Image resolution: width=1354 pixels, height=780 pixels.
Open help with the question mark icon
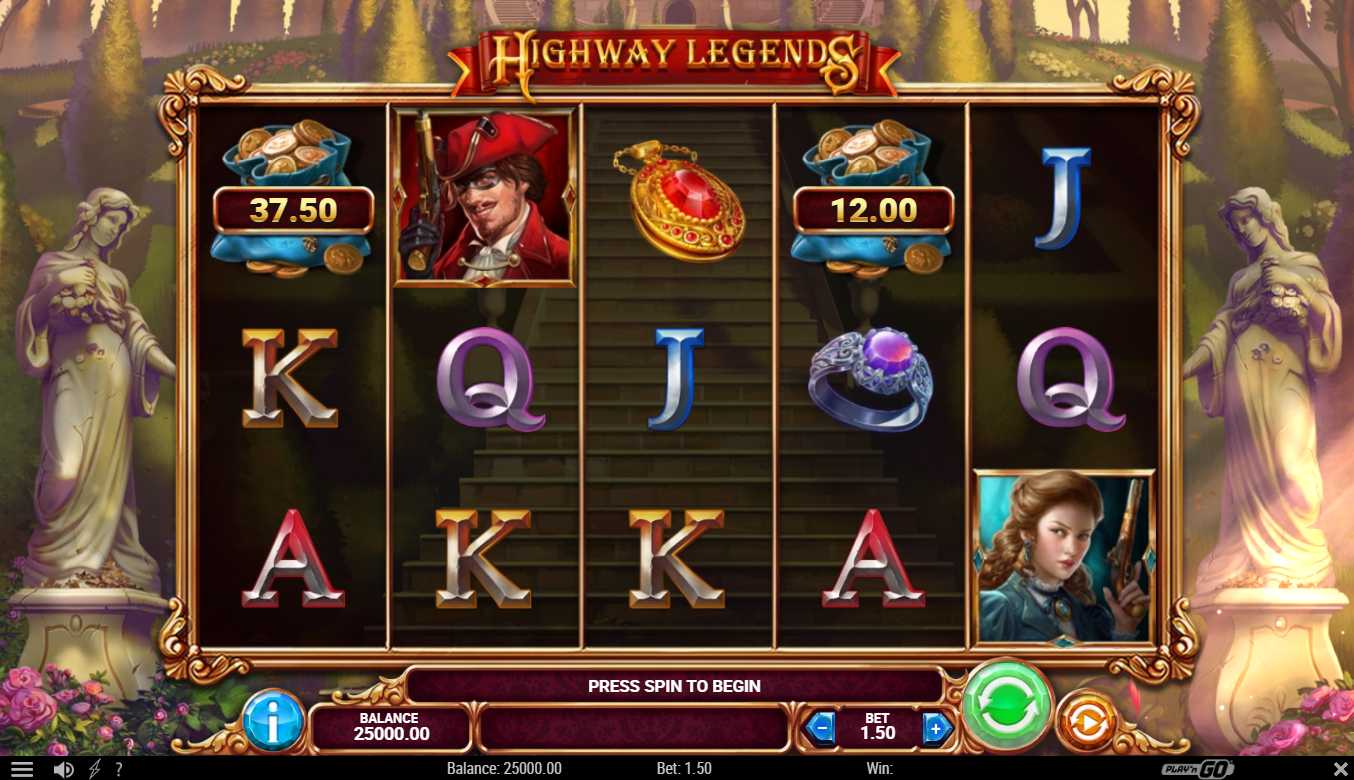119,769
